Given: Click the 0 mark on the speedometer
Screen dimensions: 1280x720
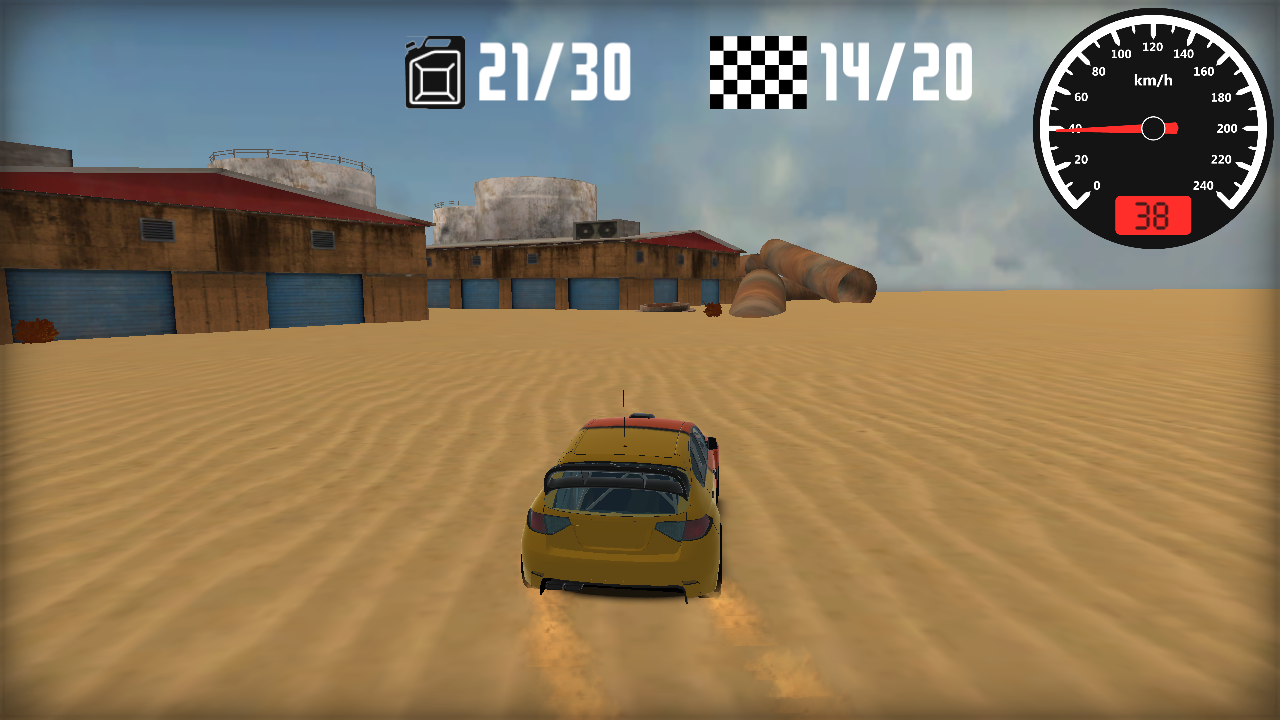Looking at the screenshot, I should 1095,185.
